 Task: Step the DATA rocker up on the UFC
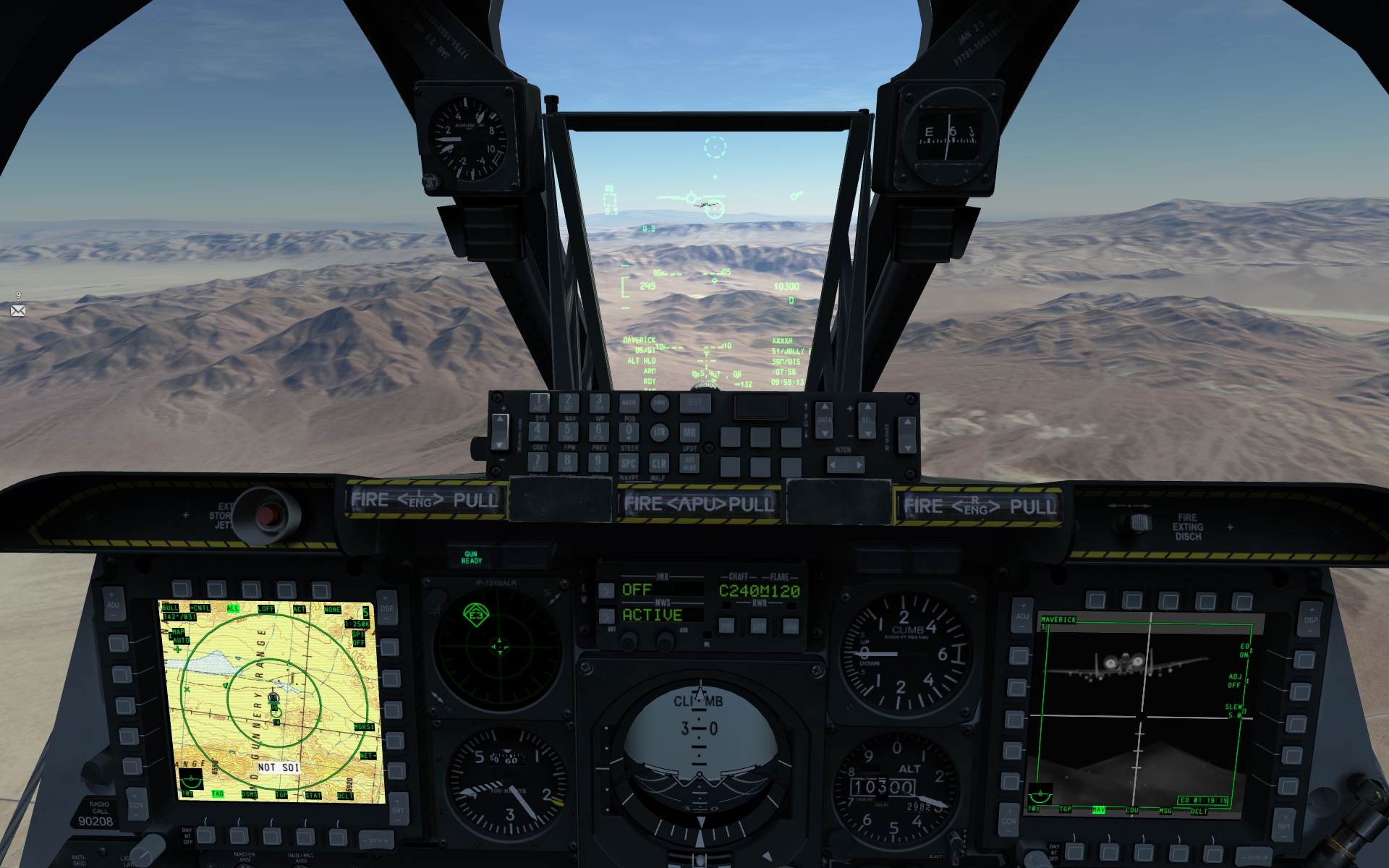[x=825, y=407]
